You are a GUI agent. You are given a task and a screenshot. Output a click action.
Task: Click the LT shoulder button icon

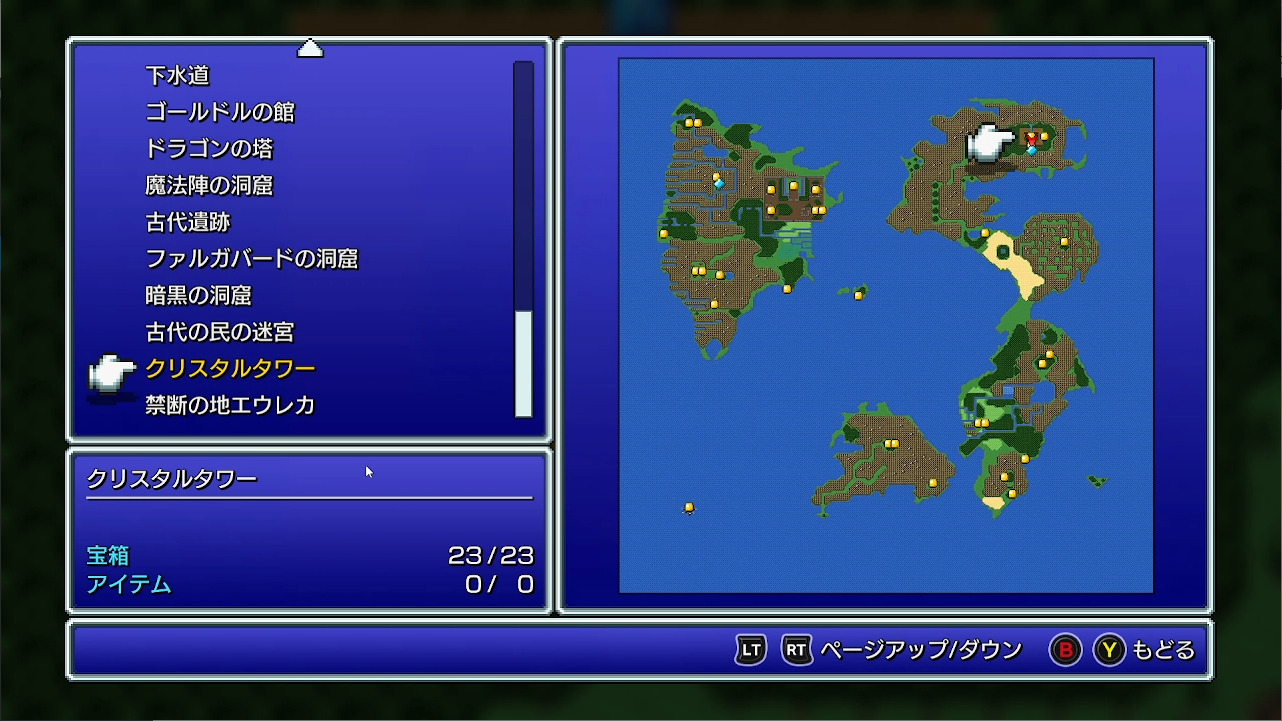tap(749, 649)
